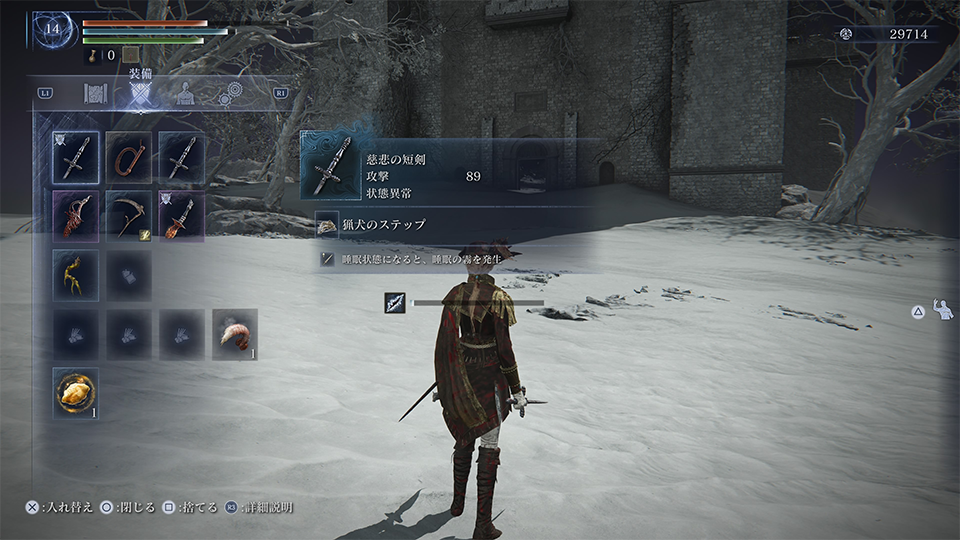Click the 猟犬のステップ skill entry
The image size is (960, 540).
(x=385, y=225)
